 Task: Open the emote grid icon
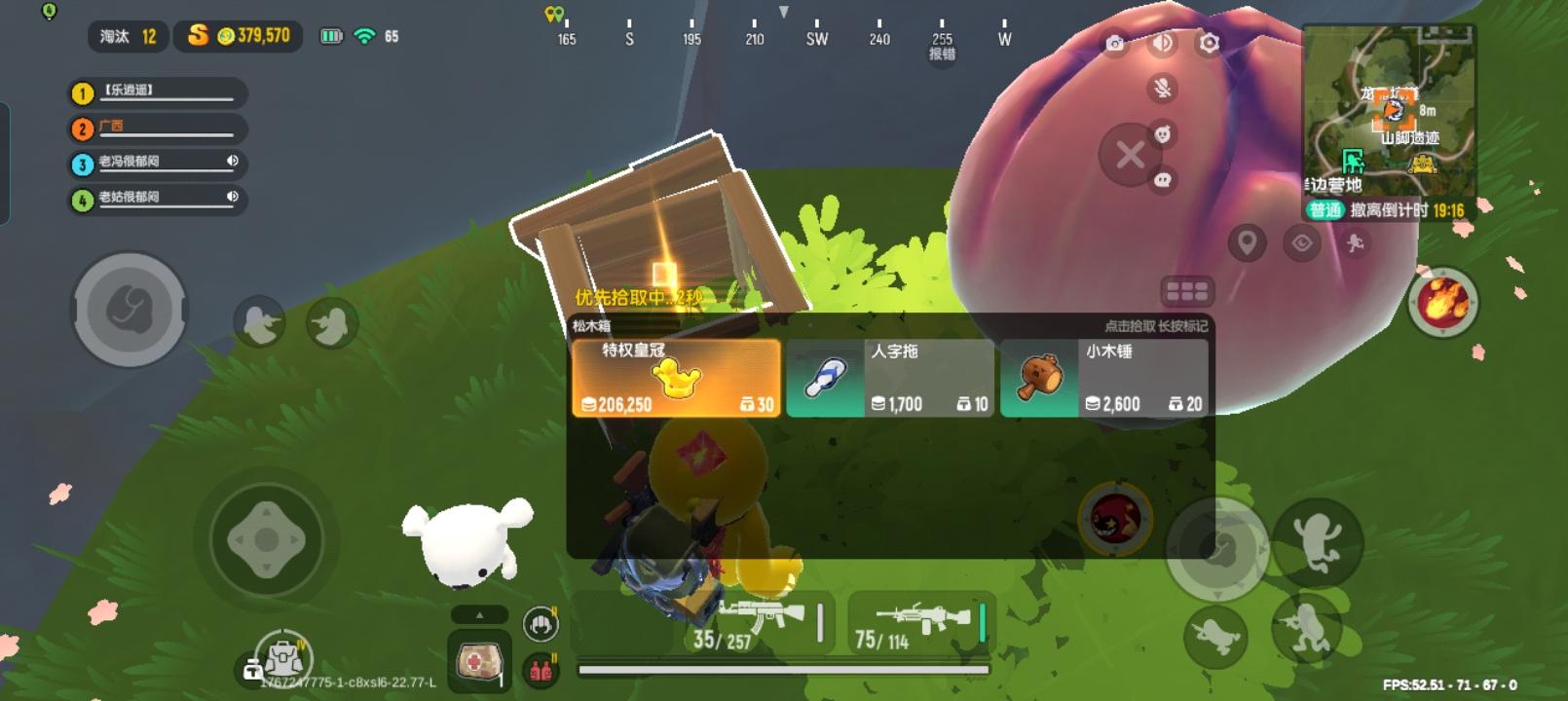(x=1187, y=290)
